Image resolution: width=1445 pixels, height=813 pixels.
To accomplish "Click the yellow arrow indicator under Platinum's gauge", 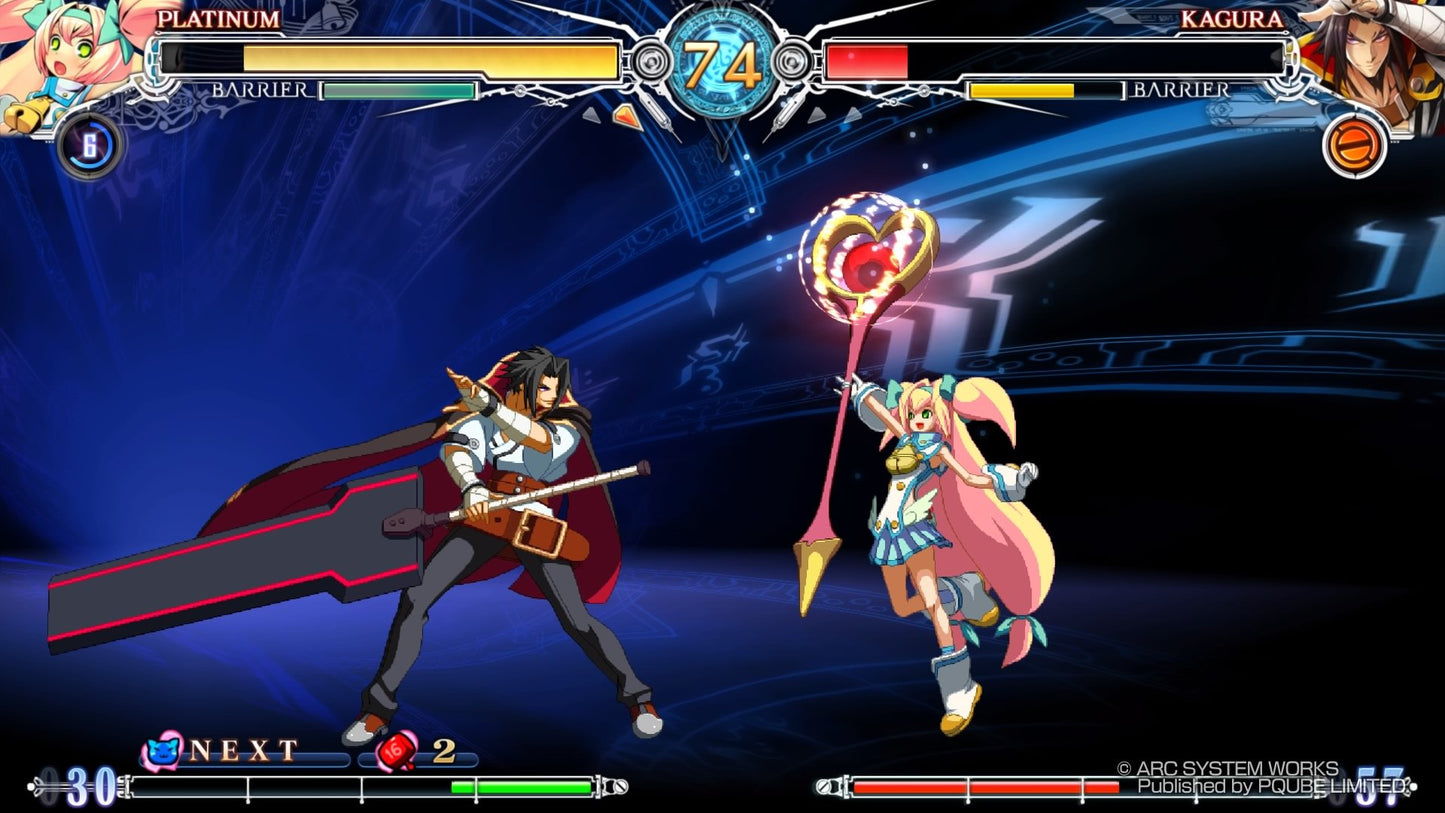I will [x=628, y=117].
